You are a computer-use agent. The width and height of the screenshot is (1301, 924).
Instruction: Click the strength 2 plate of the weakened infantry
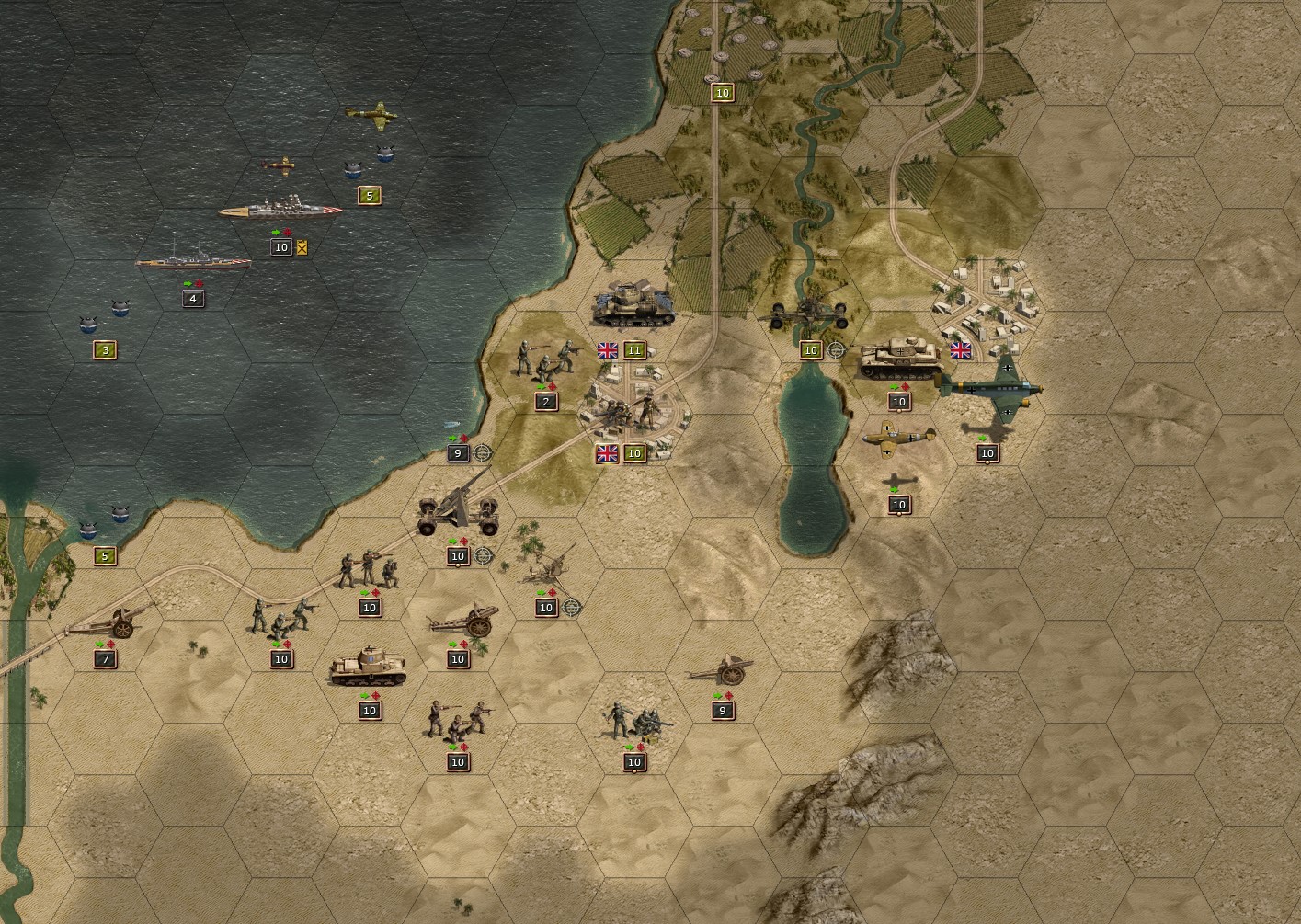click(x=545, y=401)
